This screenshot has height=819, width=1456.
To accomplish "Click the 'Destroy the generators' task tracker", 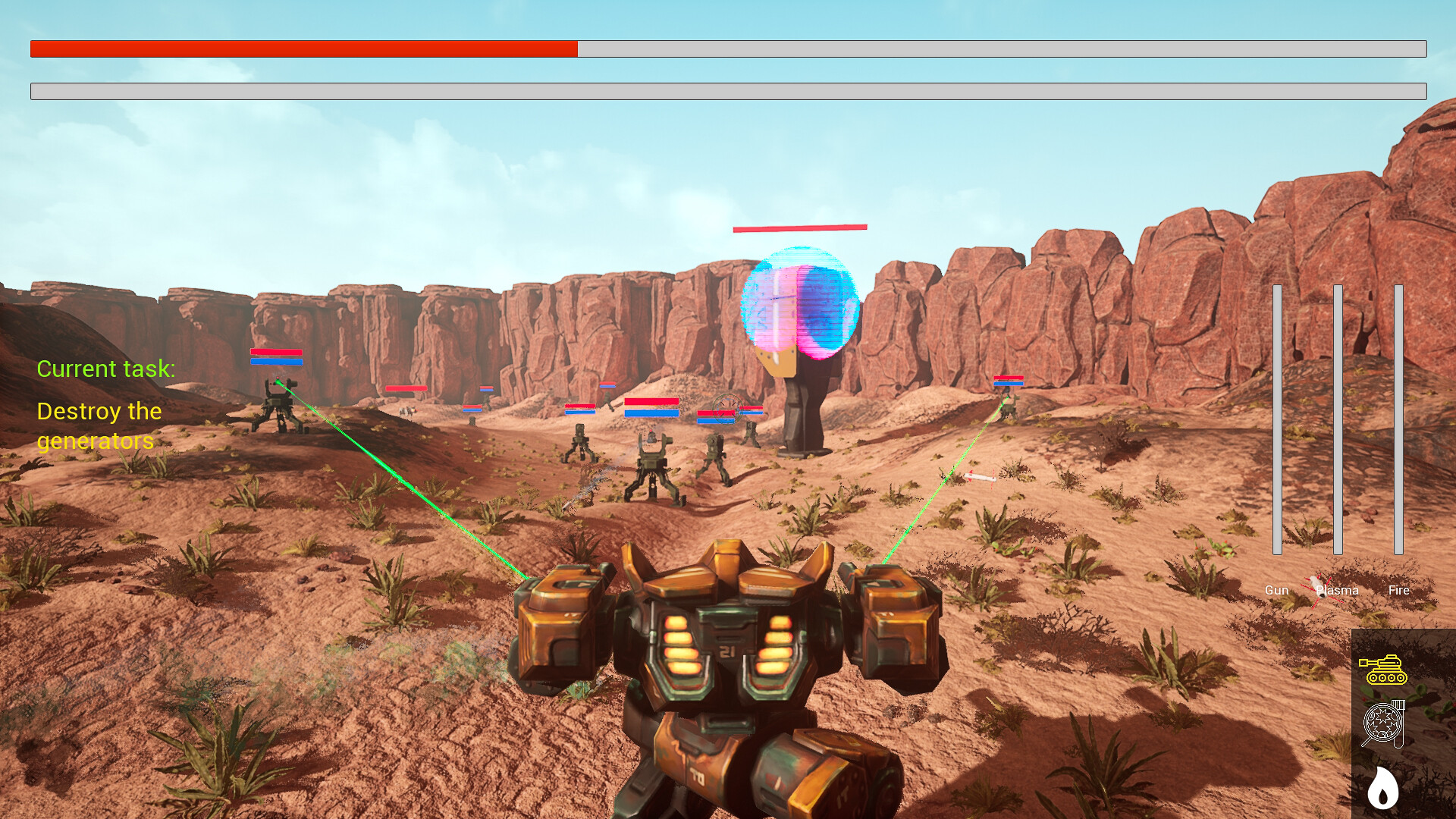I will pos(99,425).
